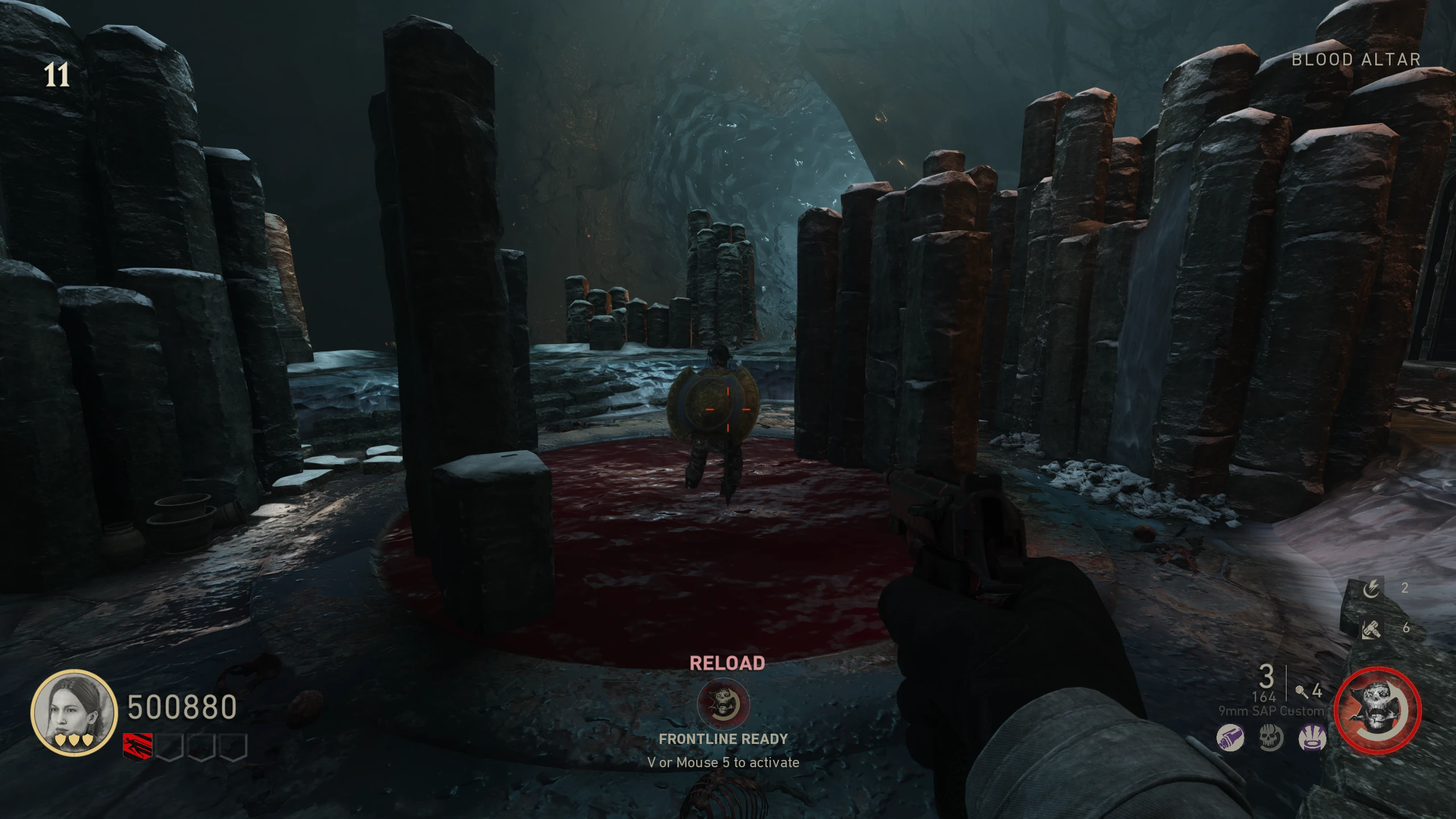Click the Frontline Ready skull prompt icon
1456x819 pixels.
(x=723, y=704)
